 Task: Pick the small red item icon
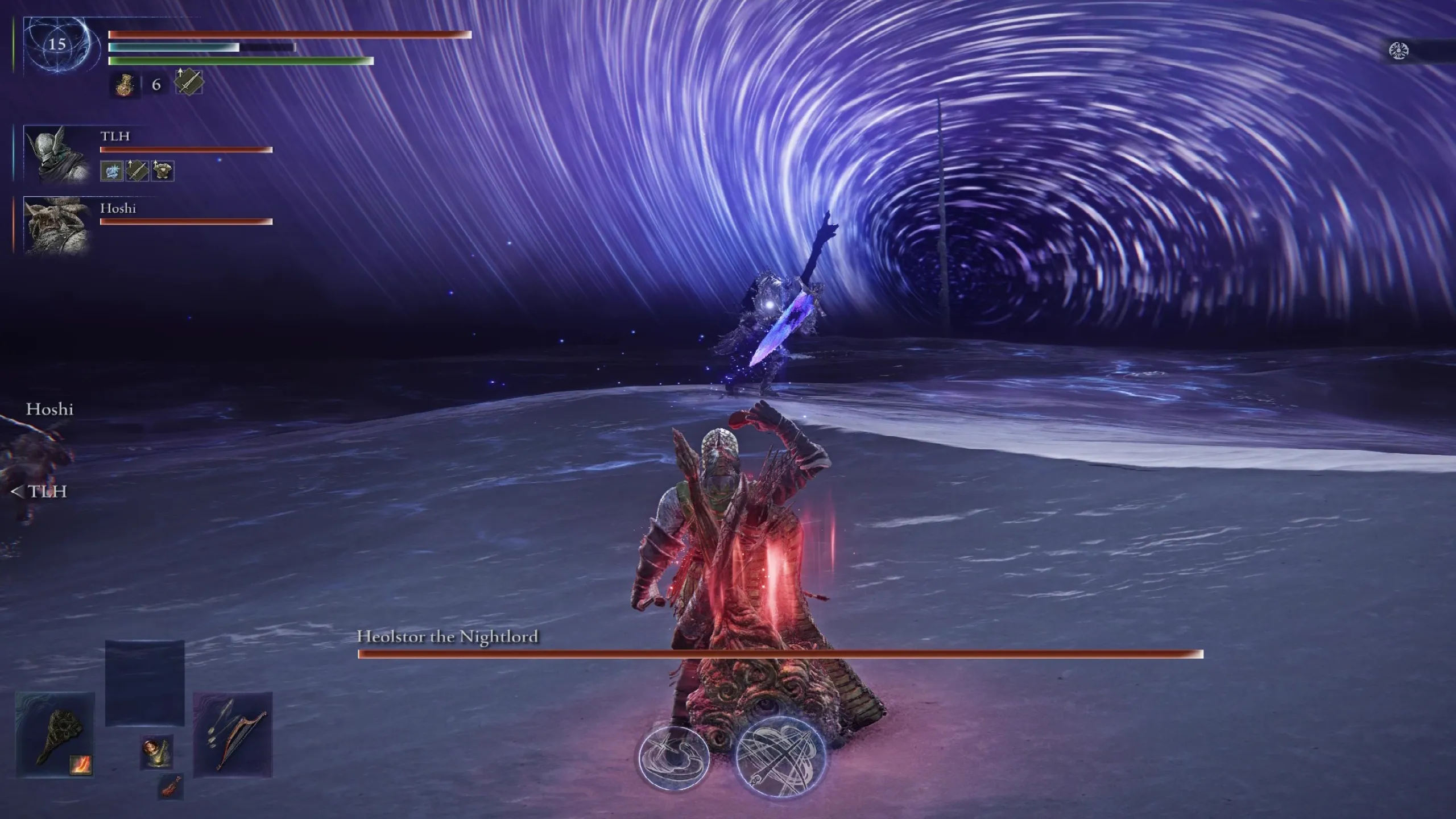coord(170,787)
